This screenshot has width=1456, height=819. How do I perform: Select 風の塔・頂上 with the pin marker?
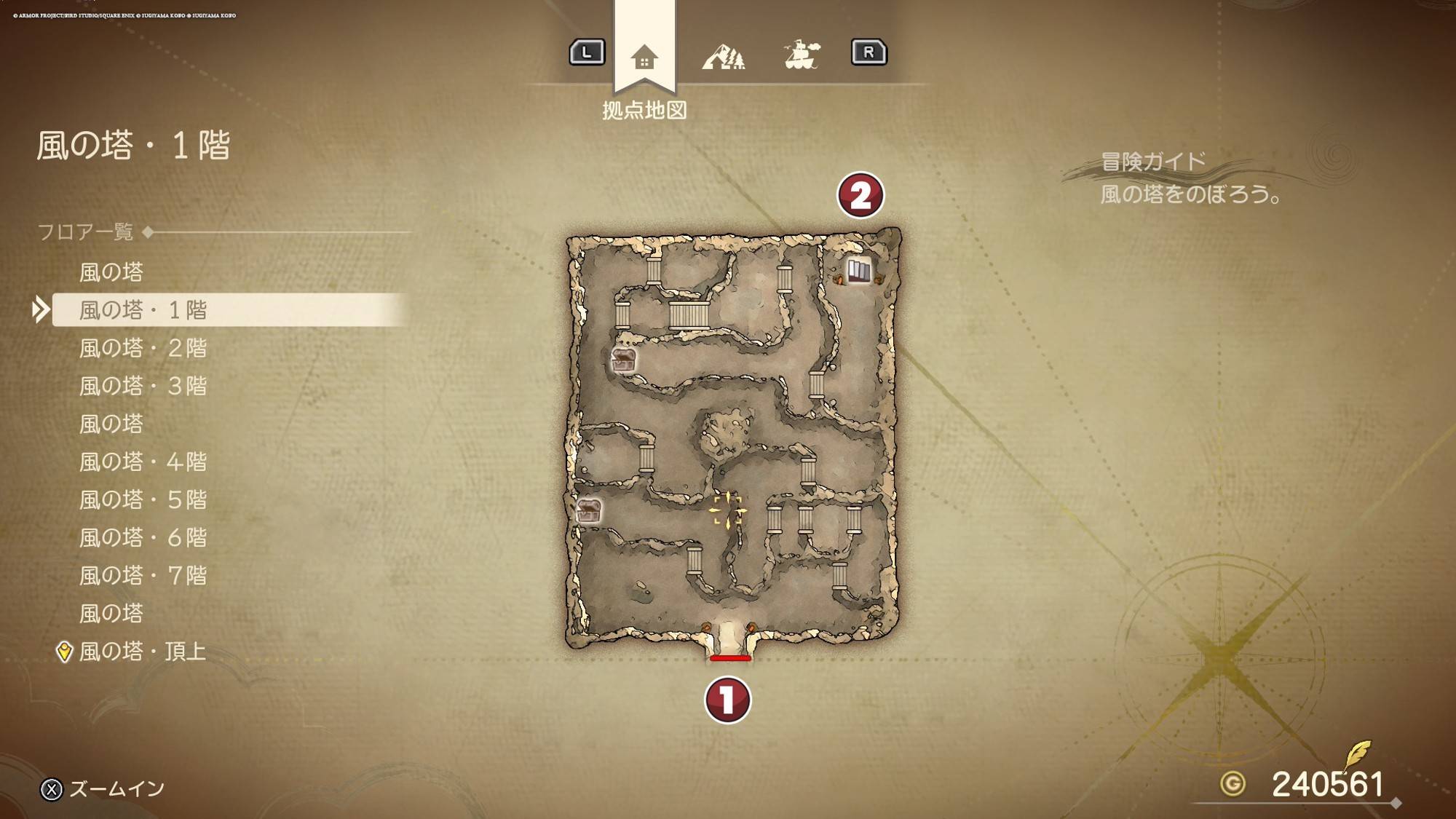(x=142, y=651)
